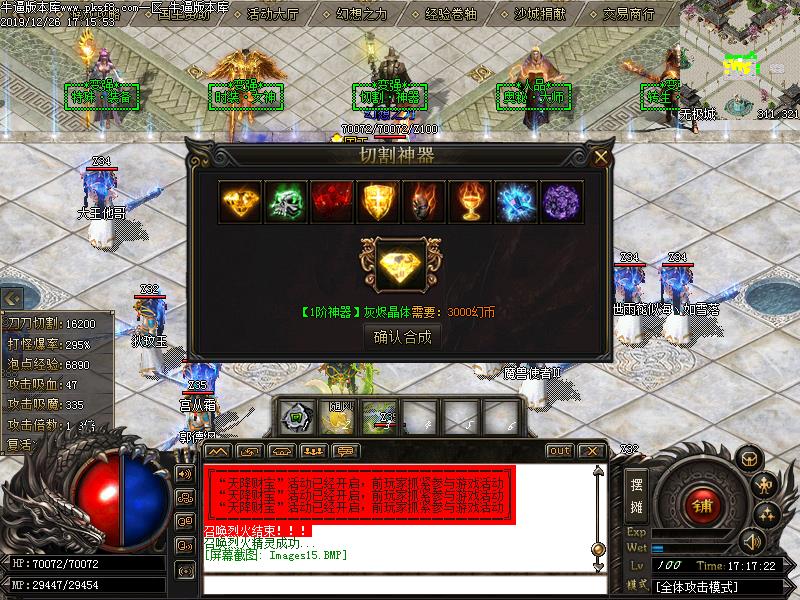
Task: Close the chat window with X
Action: tap(591, 451)
